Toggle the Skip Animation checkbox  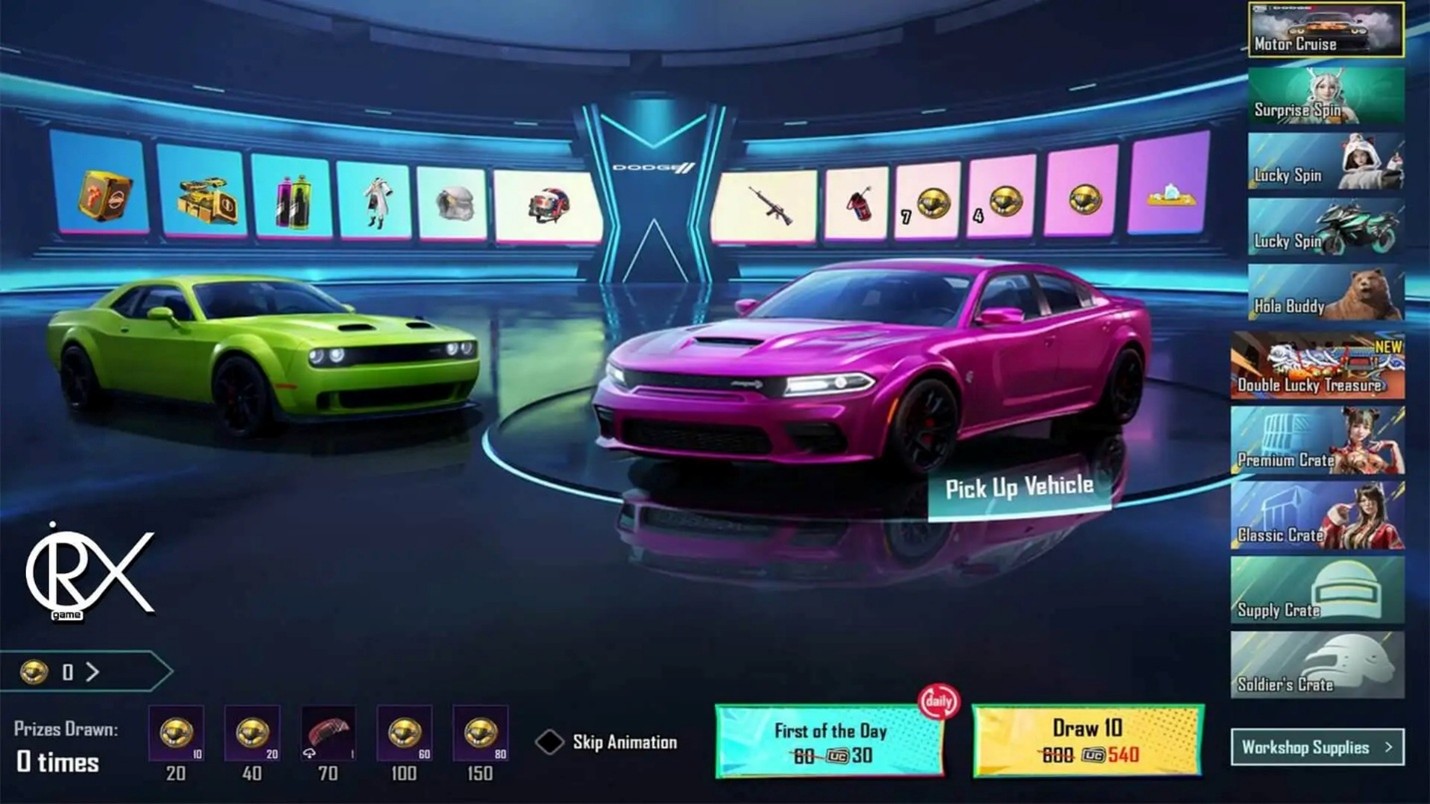550,742
